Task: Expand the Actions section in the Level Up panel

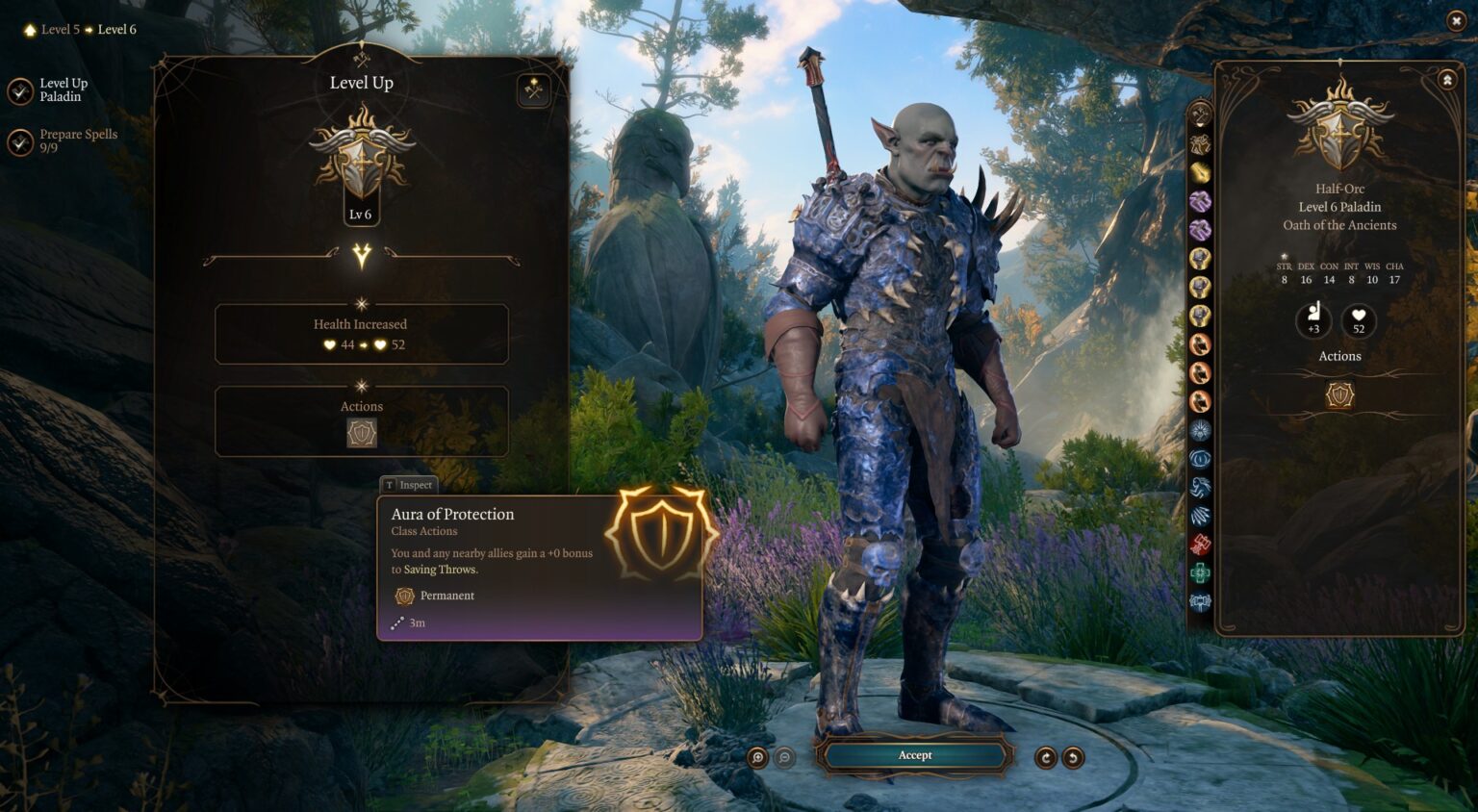Action: [362, 386]
